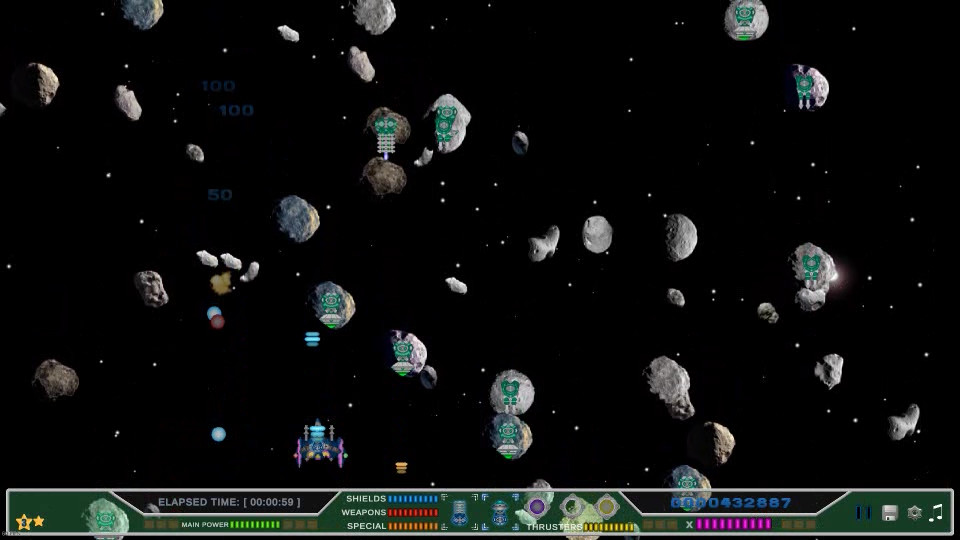The image size is (960, 540).
Task: Pause the game with the pause icon
Action: (x=863, y=513)
